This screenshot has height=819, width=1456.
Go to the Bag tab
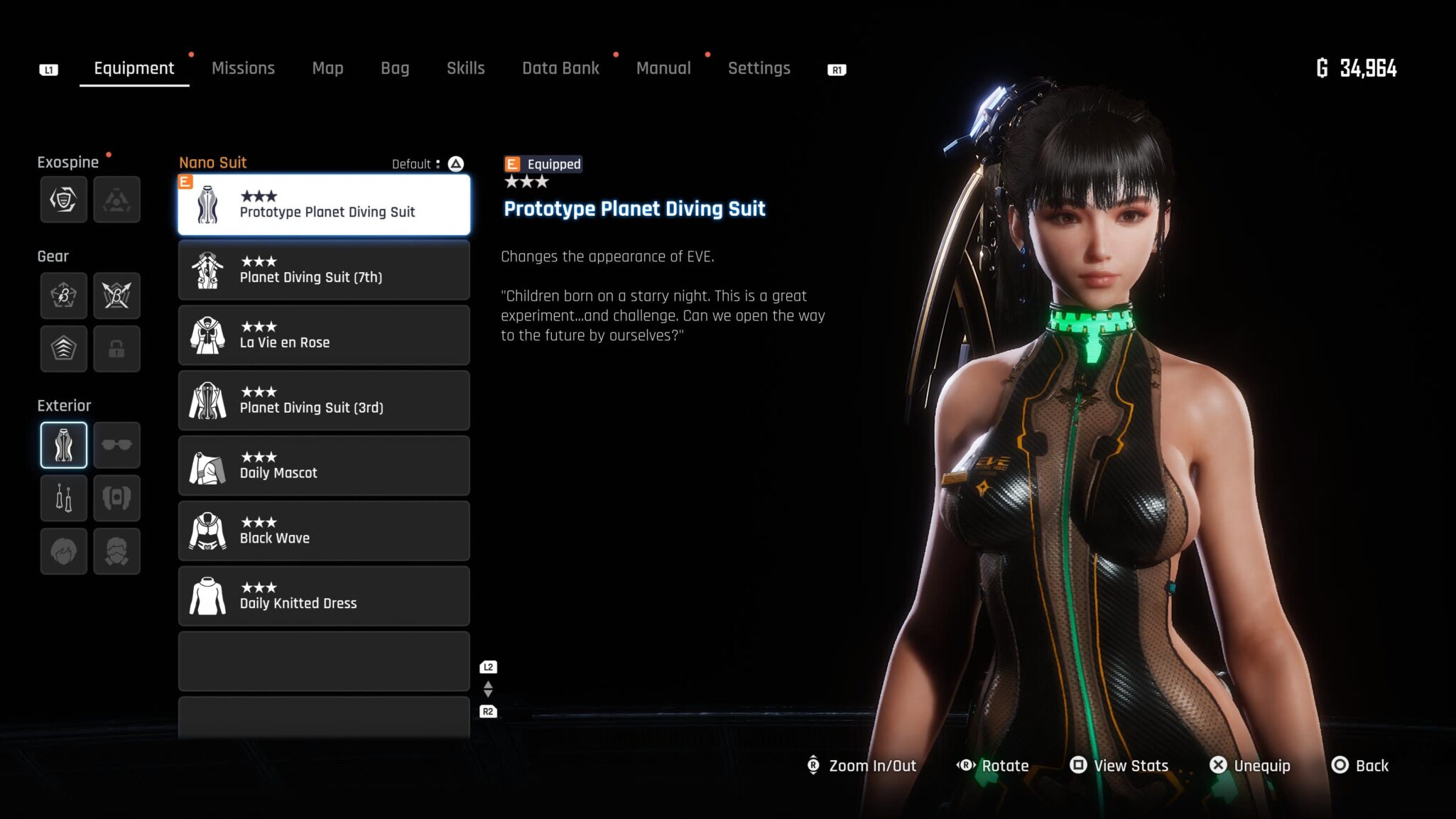pyautogui.click(x=395, y=68)
